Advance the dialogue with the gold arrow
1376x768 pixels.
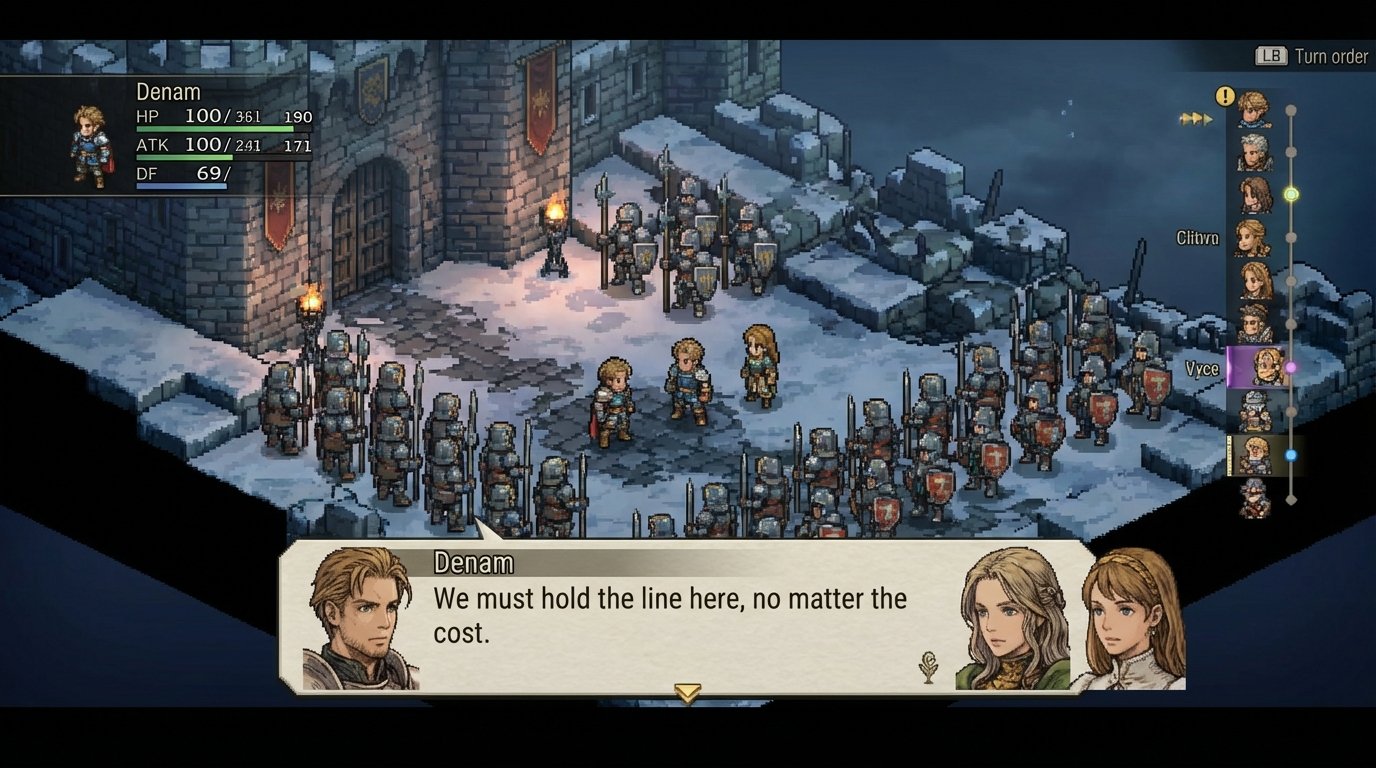tap(687, 692)
